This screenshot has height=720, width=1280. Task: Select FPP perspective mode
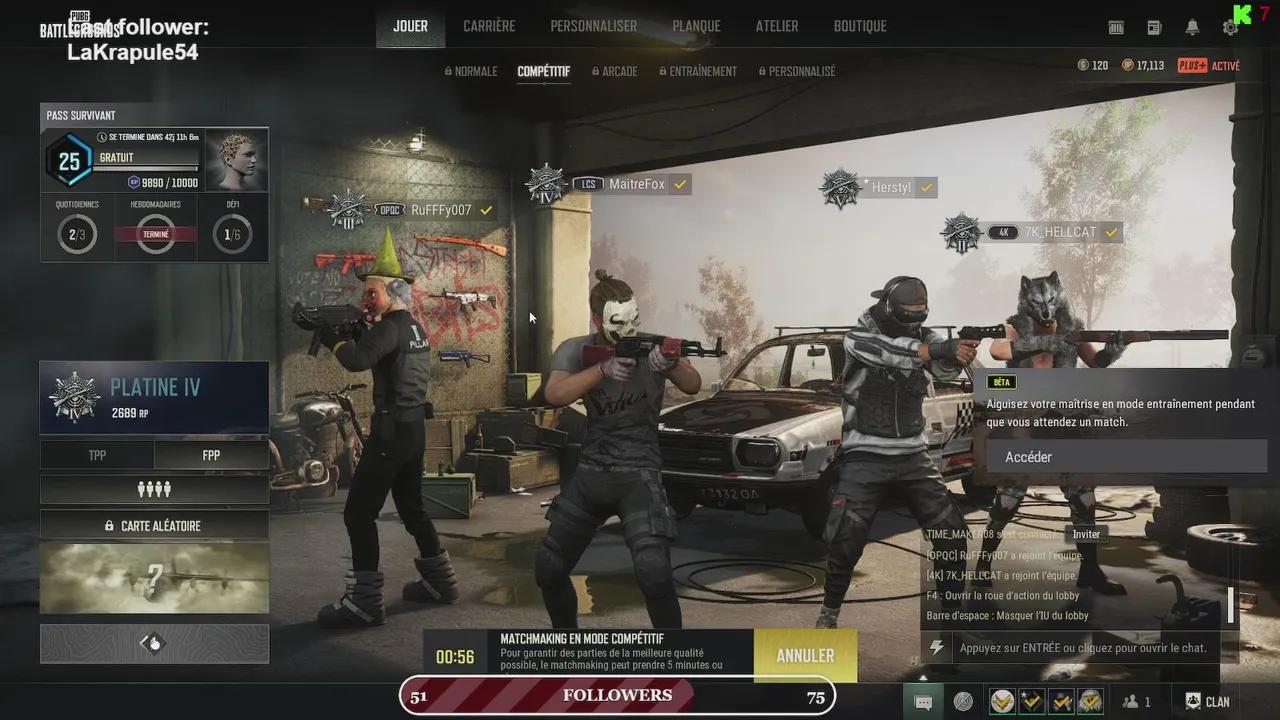(x=211, y=455)
